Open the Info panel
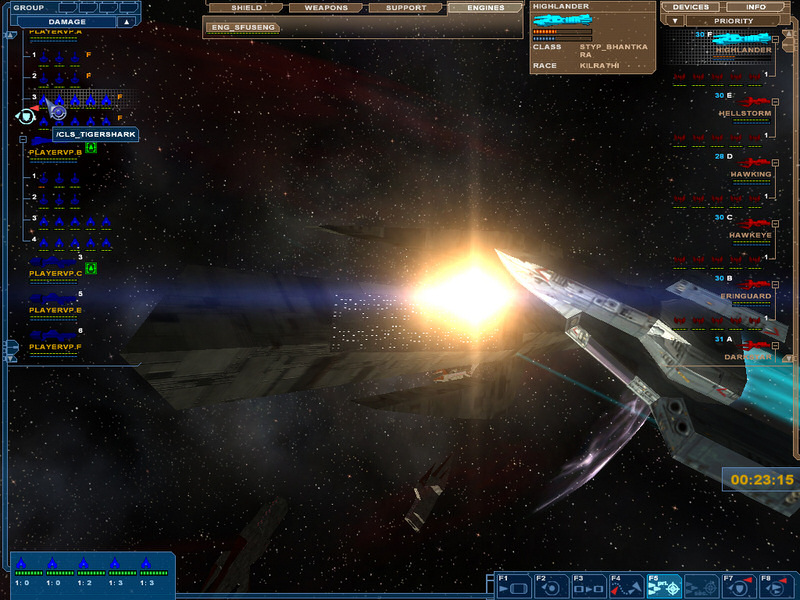 click(756, 7)
